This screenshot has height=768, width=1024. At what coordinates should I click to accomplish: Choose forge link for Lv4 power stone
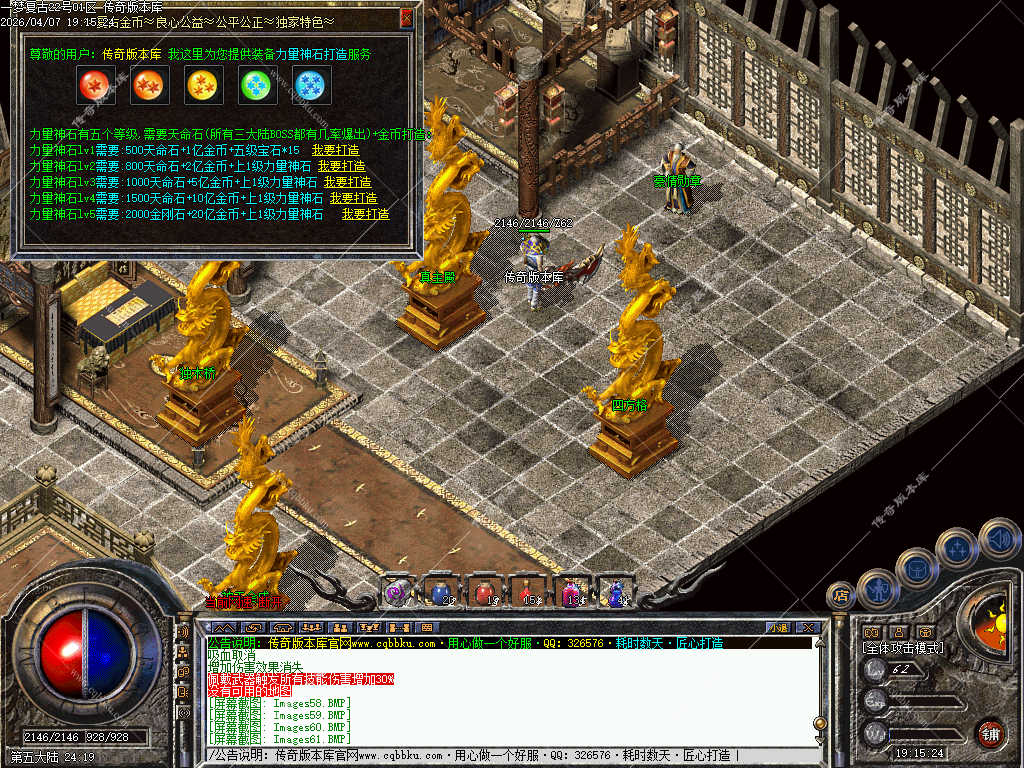pyautogui.click(x=353, y=198)
